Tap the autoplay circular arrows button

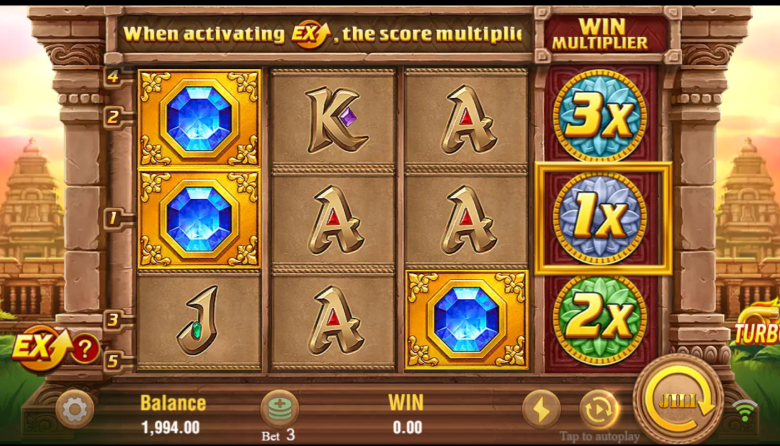(x=599, y=408)
